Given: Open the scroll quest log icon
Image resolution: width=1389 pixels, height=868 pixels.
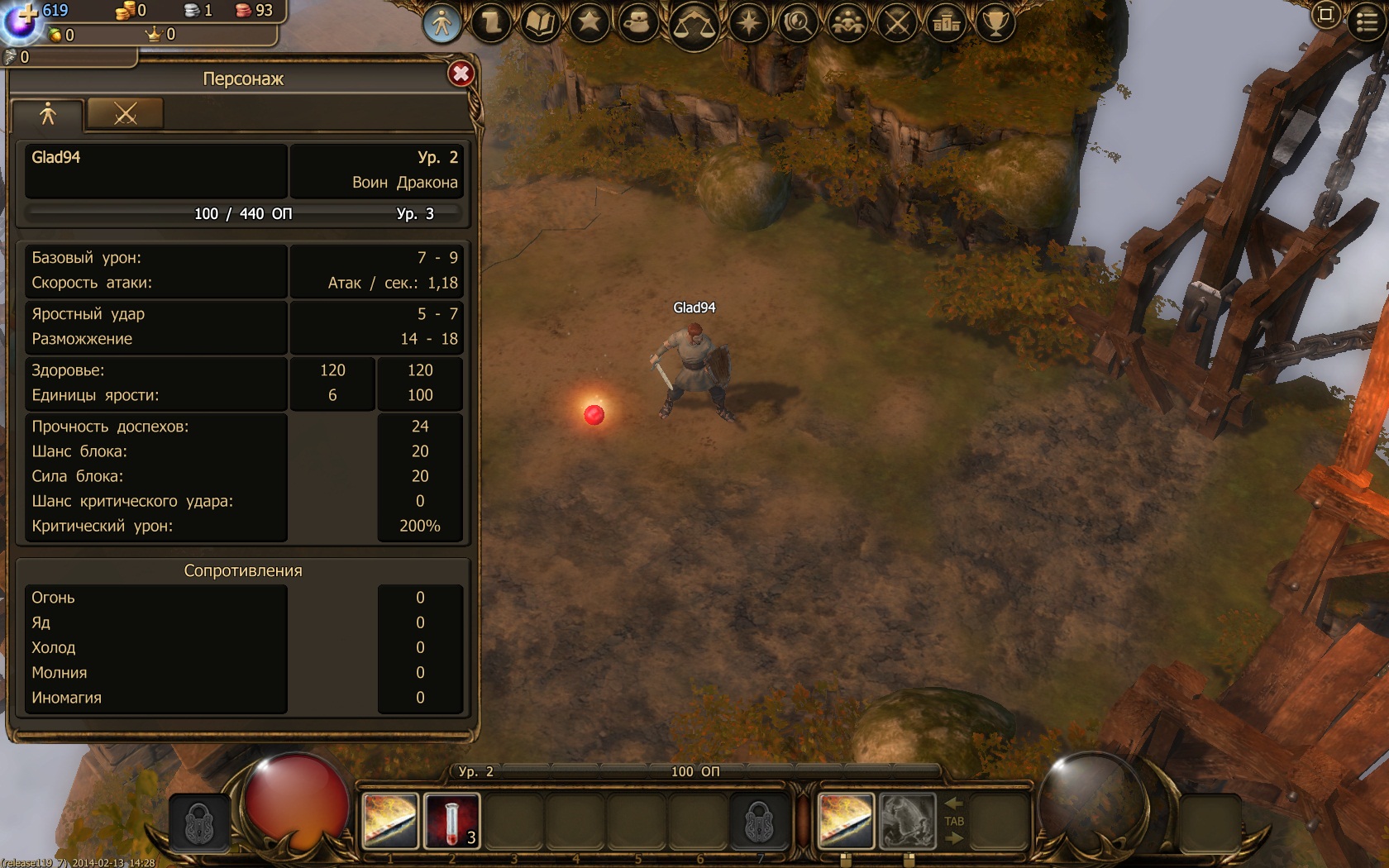Looking at the screenshot, I should click(491, 23).
